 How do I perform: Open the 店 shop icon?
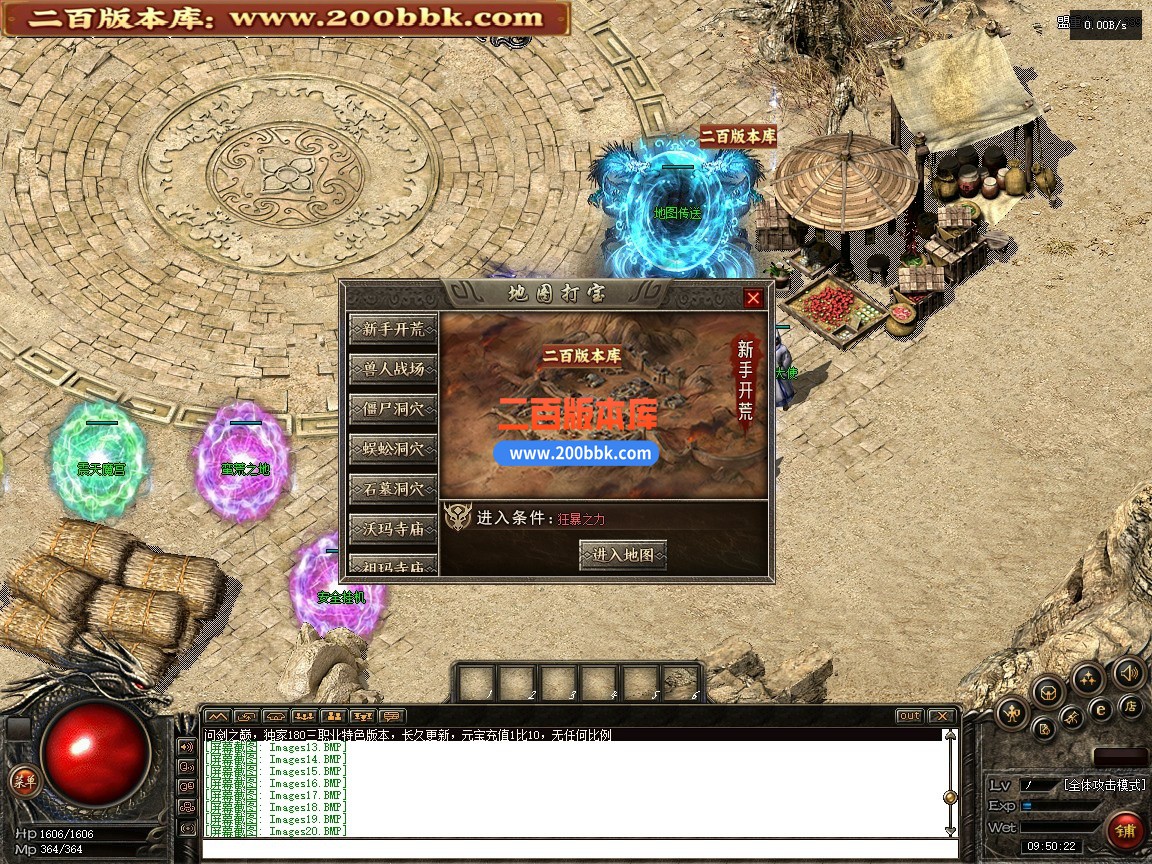pyautogui.click(x=1131, y=706)
